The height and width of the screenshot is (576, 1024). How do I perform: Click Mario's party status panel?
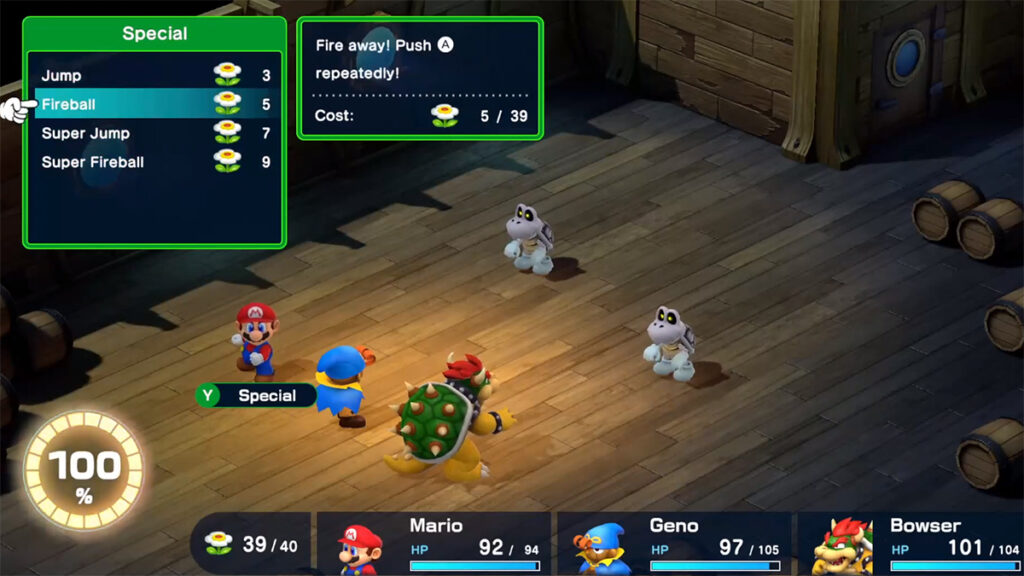tap(433, 544)
